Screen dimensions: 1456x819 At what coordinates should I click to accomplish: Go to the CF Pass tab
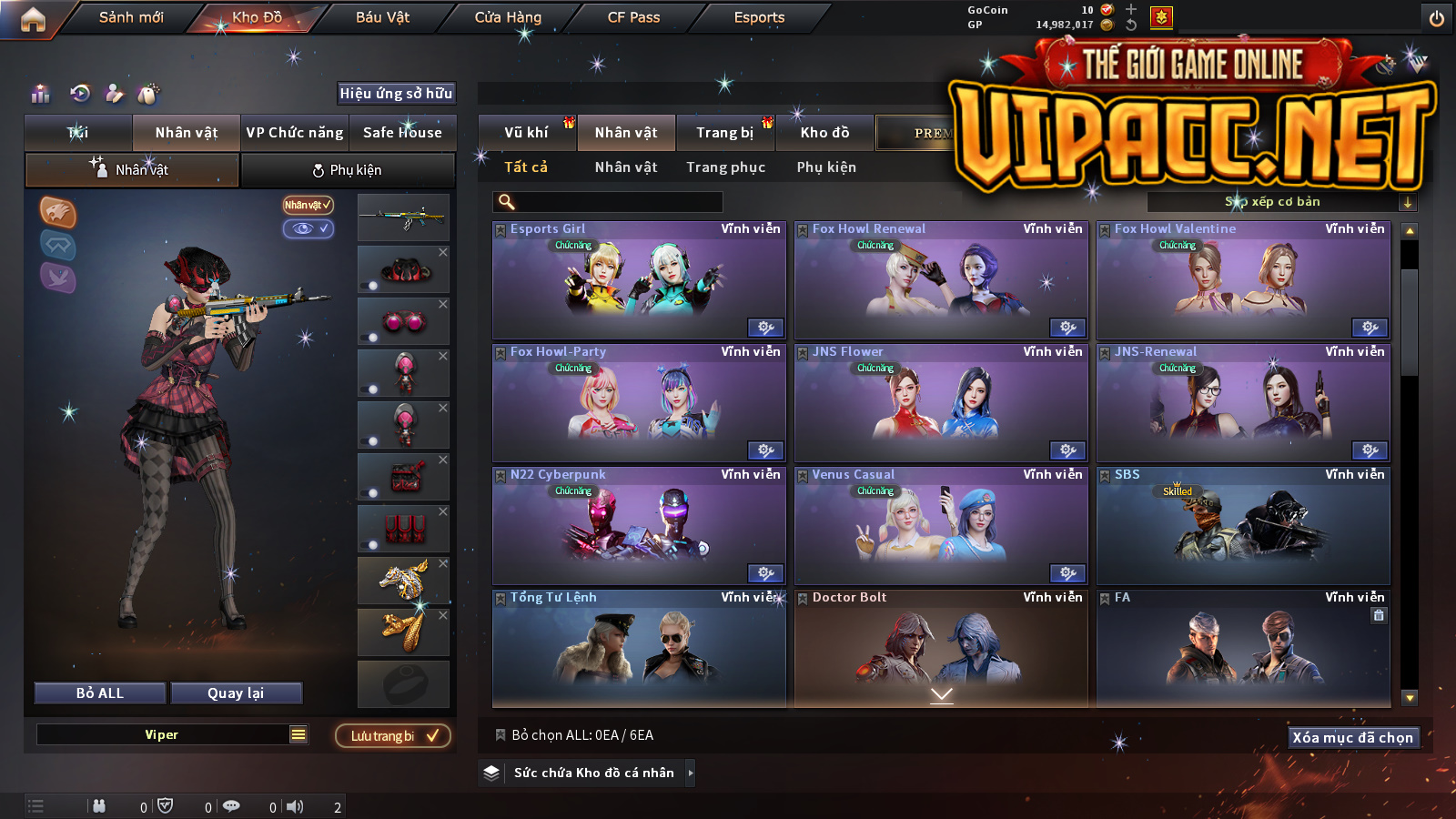point(633,17)
